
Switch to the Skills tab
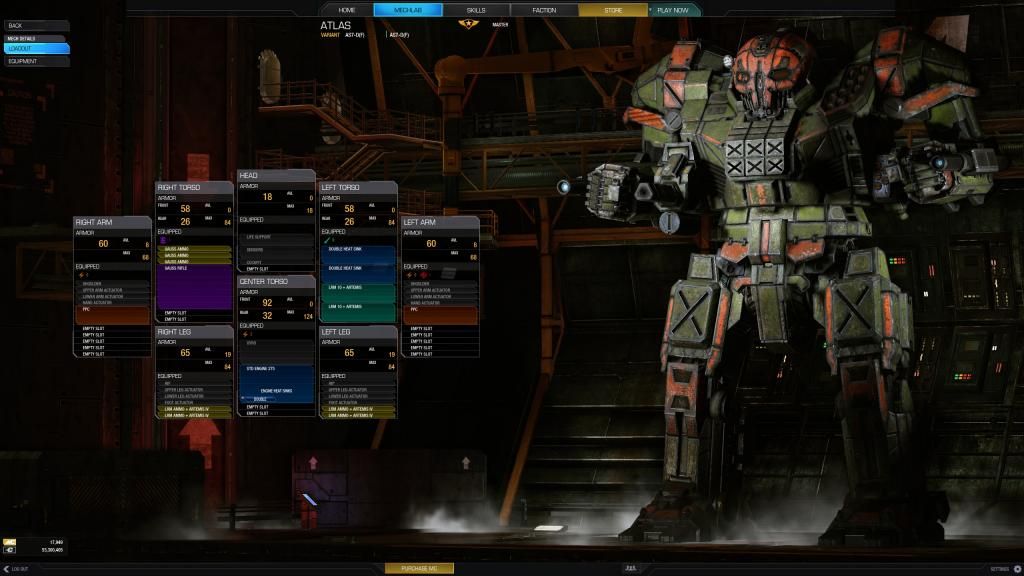[476, 10]
